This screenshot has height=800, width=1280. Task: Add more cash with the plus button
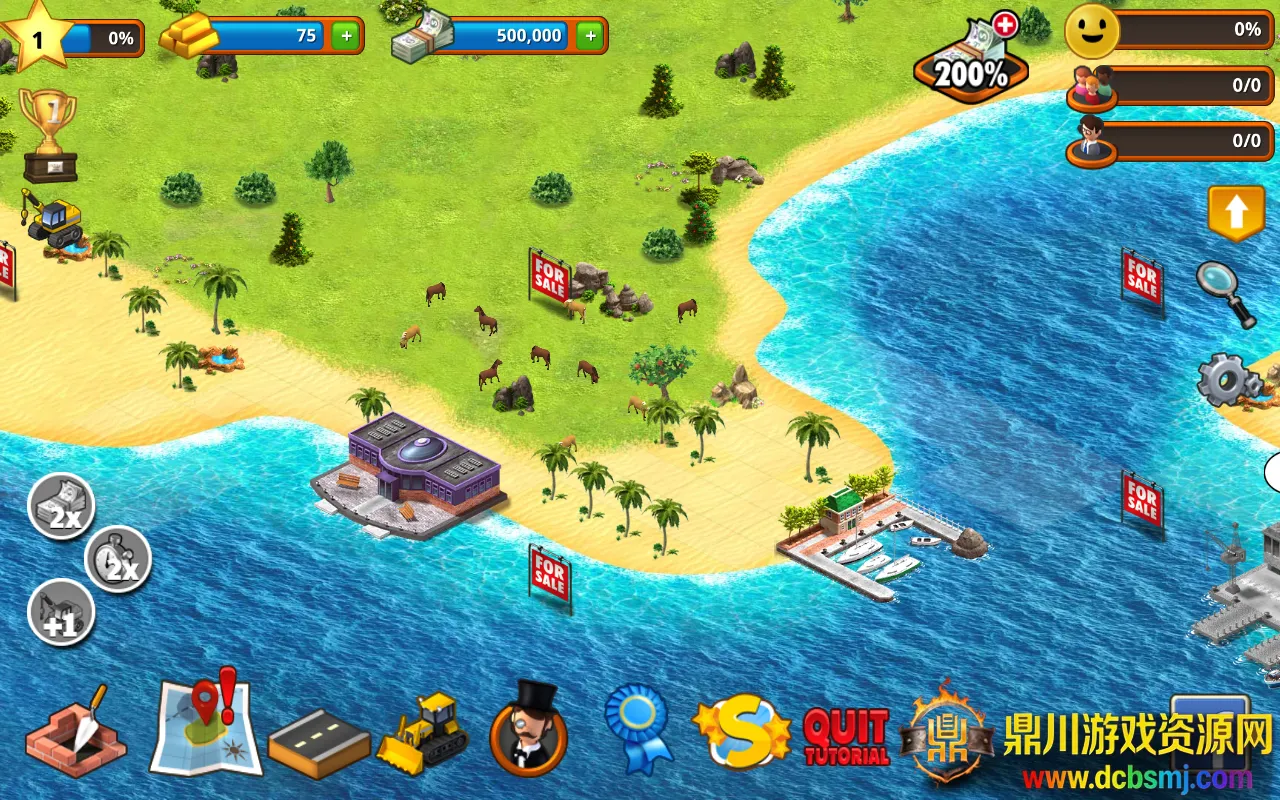click(x=590, y=36)
